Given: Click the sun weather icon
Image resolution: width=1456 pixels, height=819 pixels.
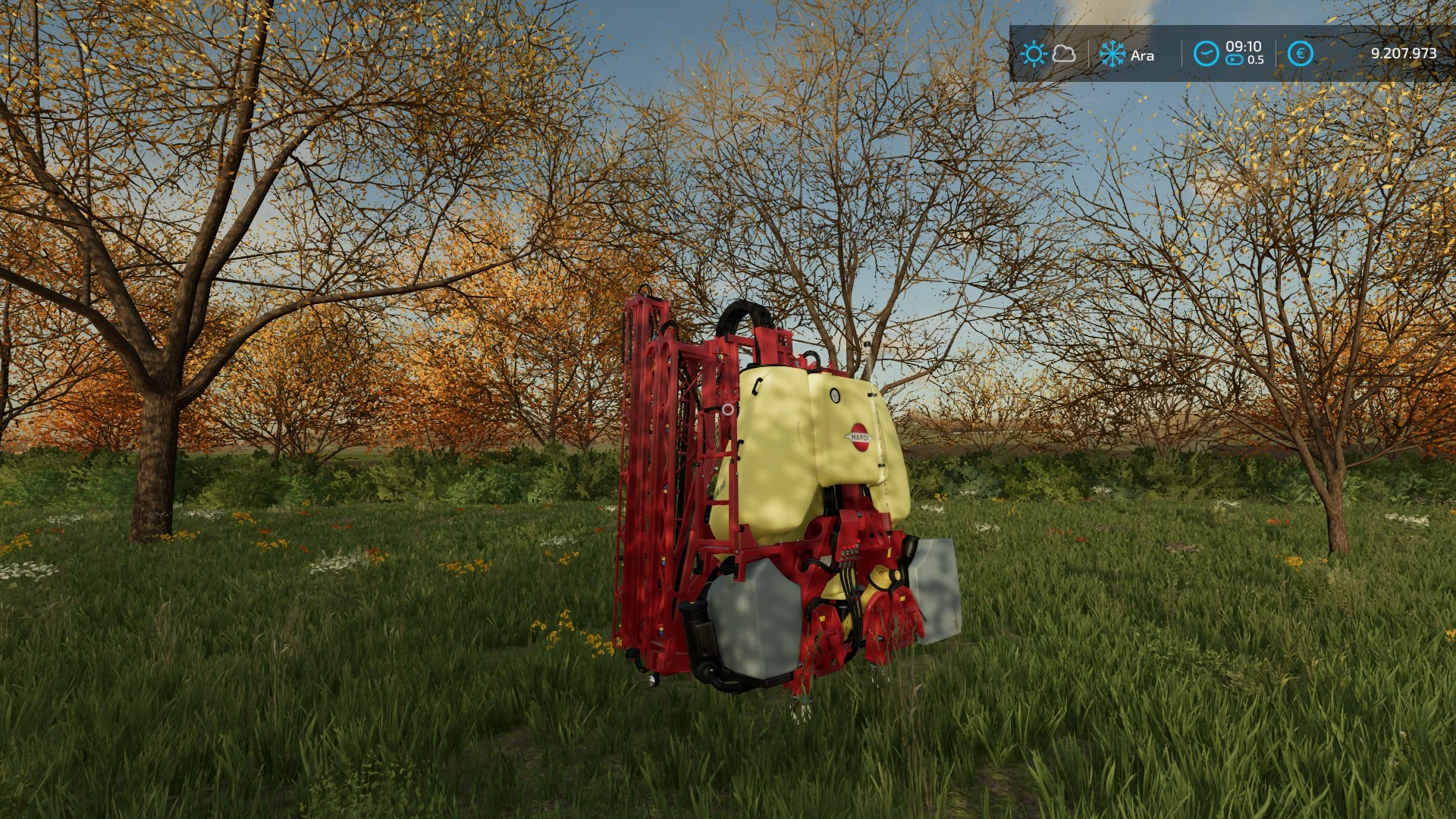Looking at the screenshot, I should [x=1034, y=52].
